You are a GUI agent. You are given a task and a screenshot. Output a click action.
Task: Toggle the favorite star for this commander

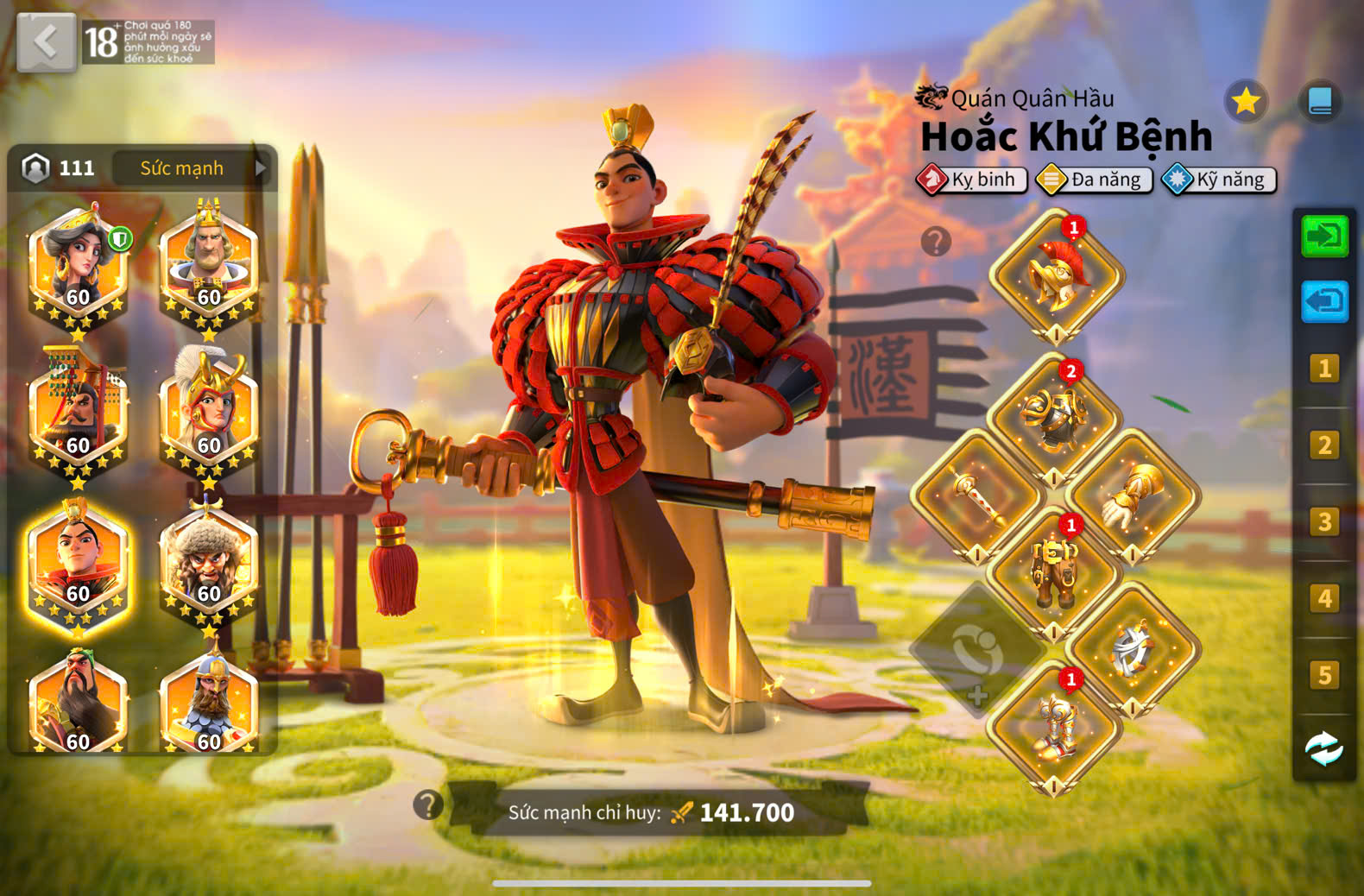point(1246,102)
